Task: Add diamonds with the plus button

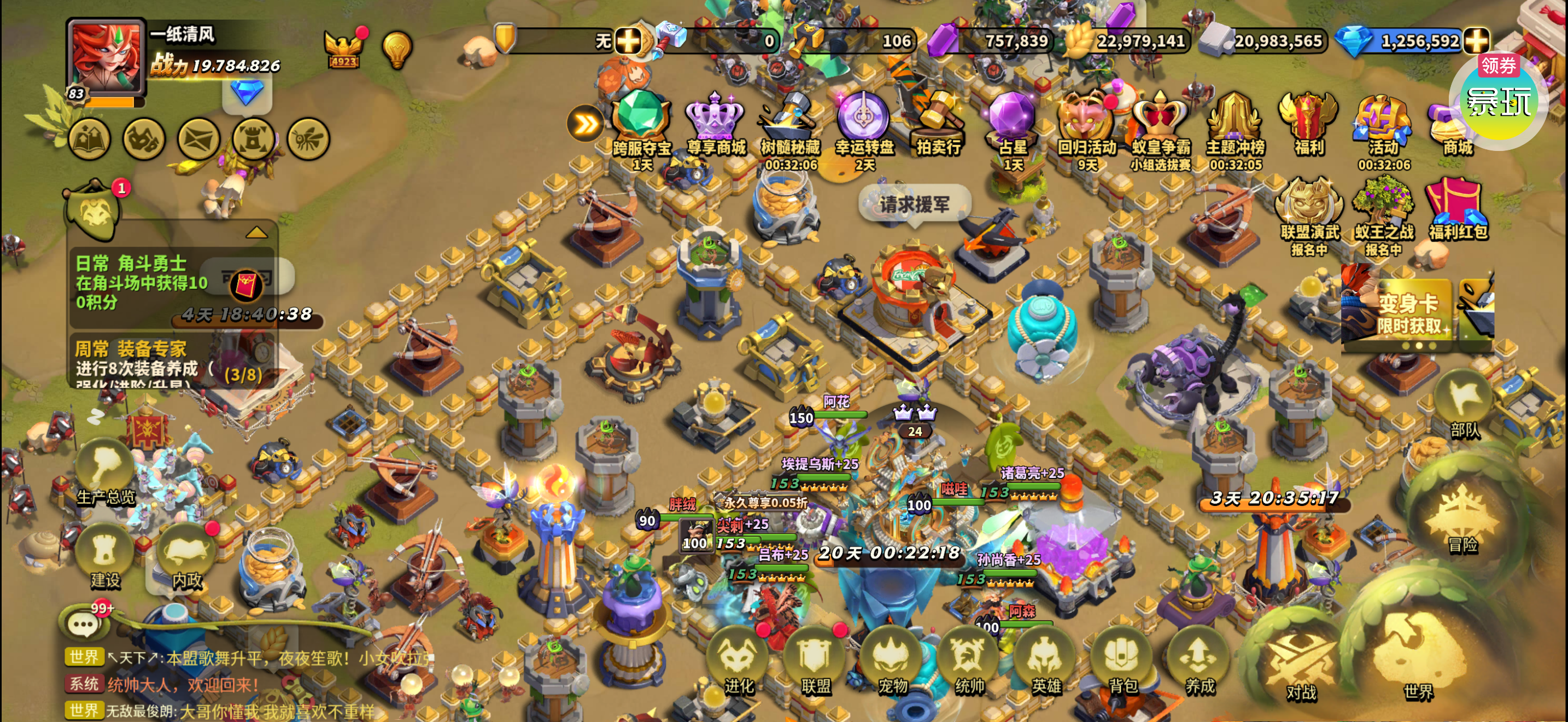Action: pos(1476,41)
